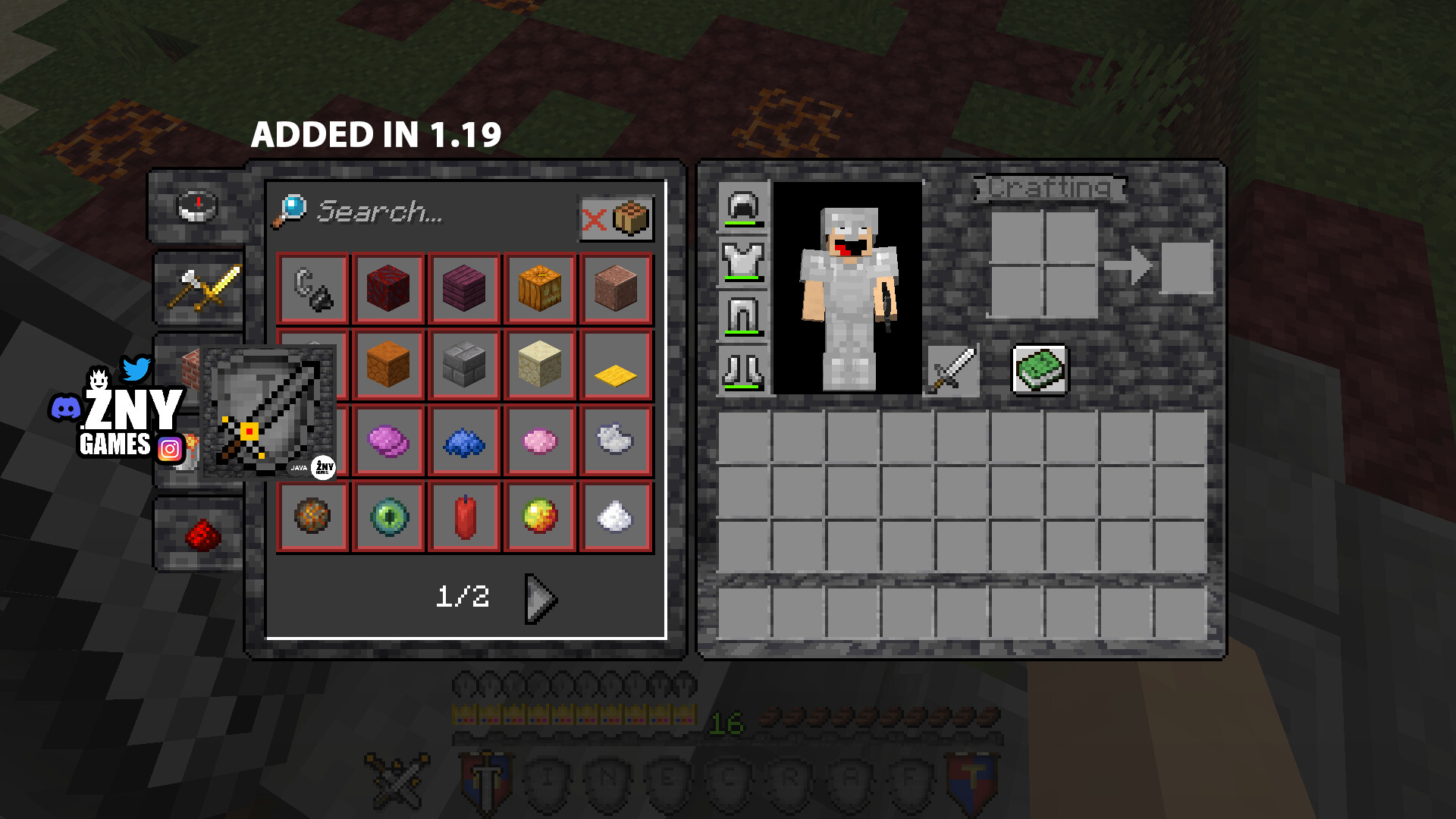Select the blue dye recipe
Screen dimensions: 1456x819
464,441
